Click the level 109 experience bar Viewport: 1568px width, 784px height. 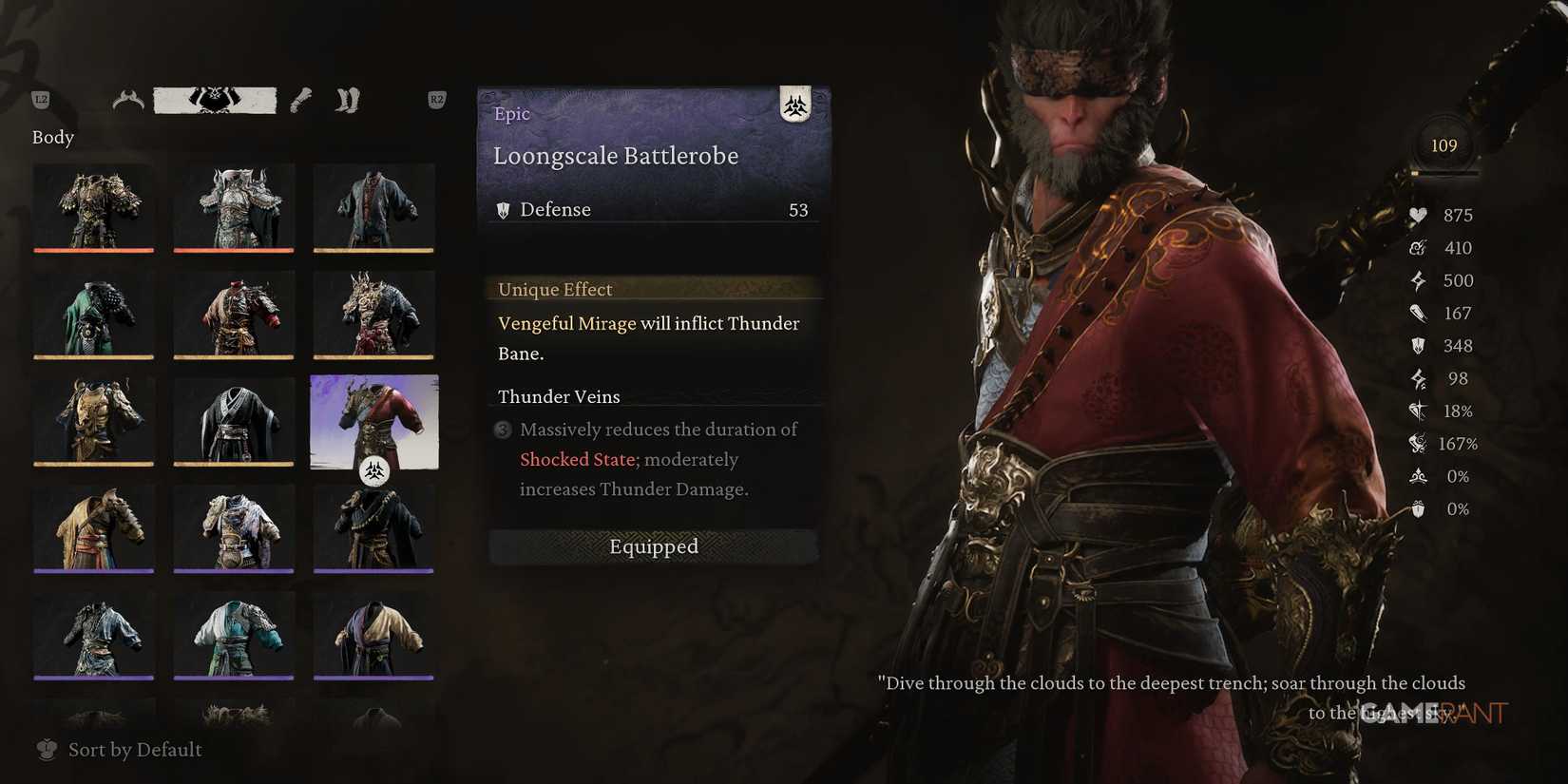1444,174
